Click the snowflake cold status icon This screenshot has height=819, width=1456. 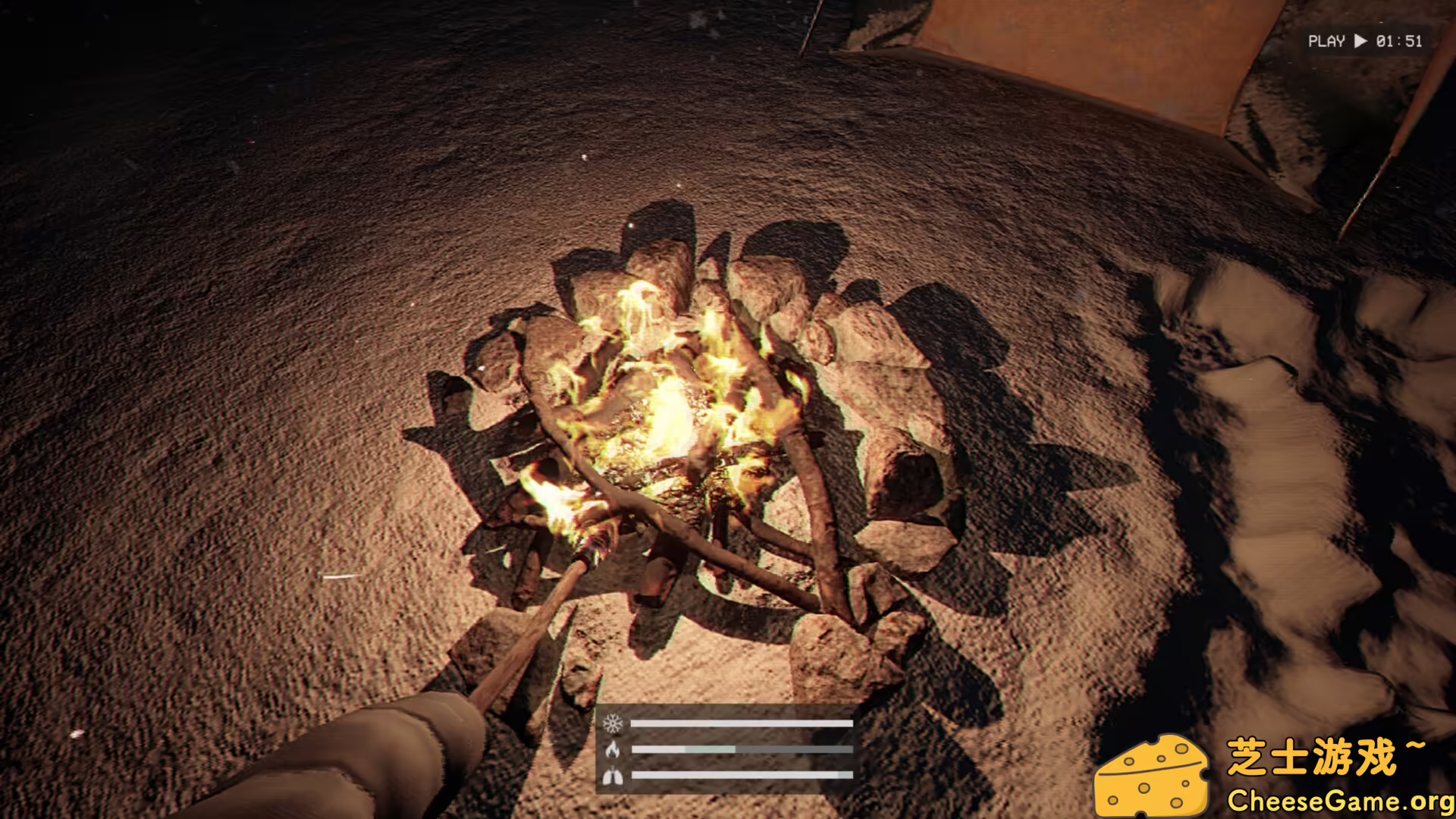tap(613, 723)
